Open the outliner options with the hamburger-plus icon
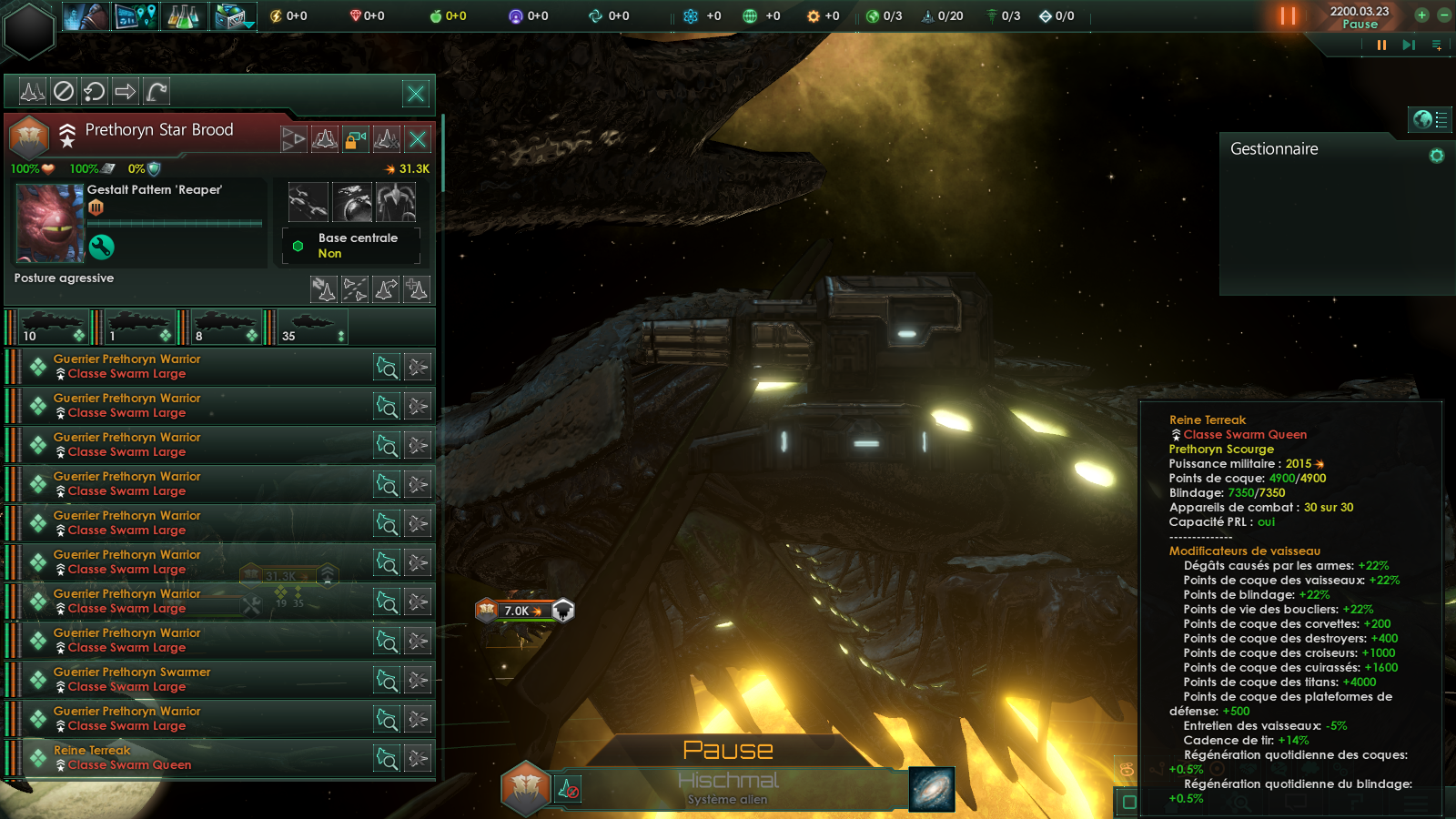Screen dimensions: 1456x819 (1435, 45)
